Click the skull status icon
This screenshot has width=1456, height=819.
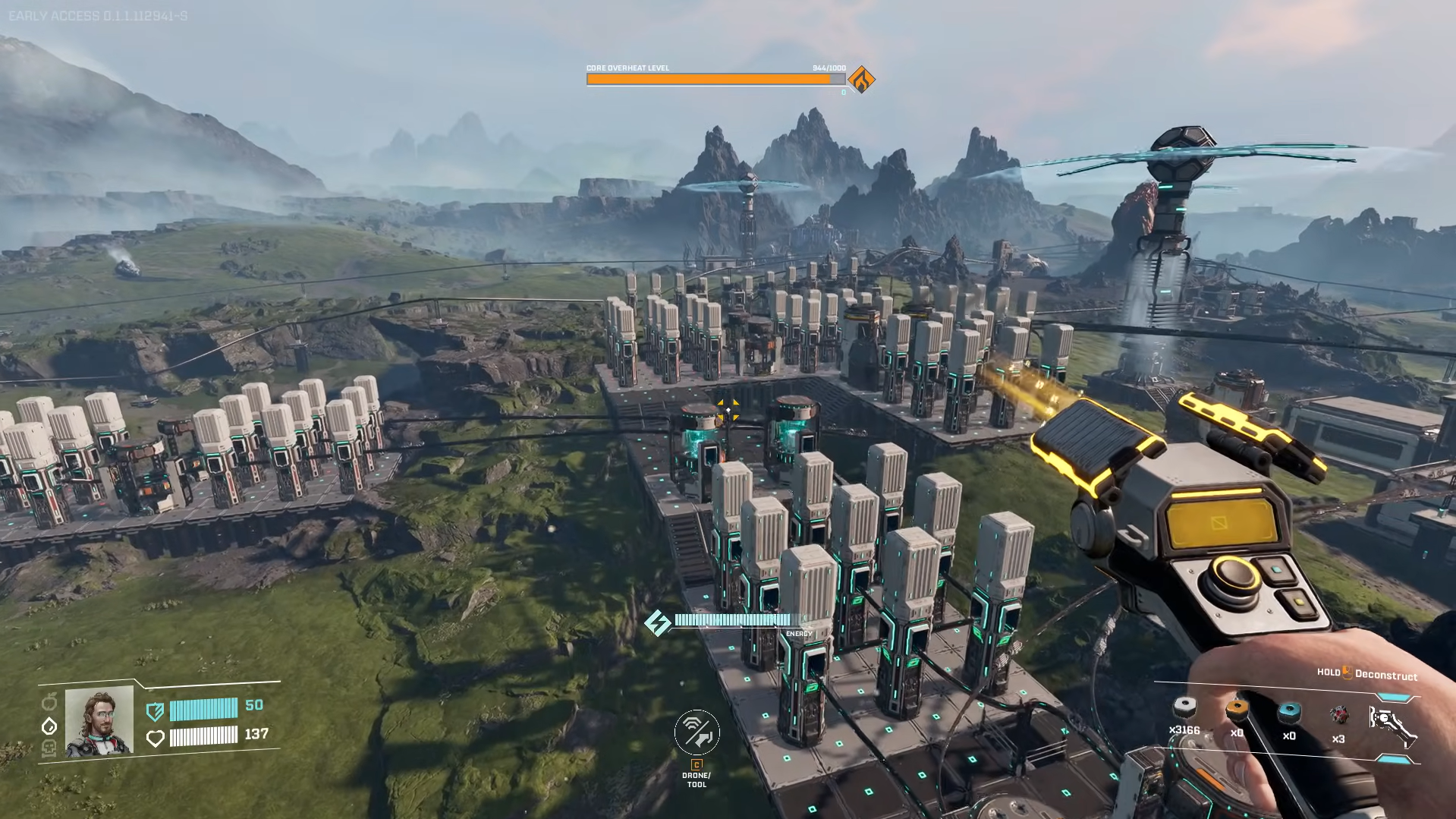coord(49,748)
